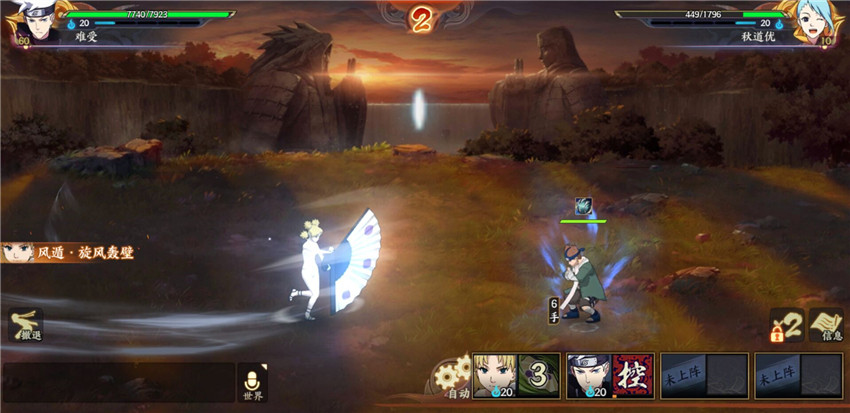Open the 世界 world voice chat
The image size is (850, 413).
click(x=251, y=381)
